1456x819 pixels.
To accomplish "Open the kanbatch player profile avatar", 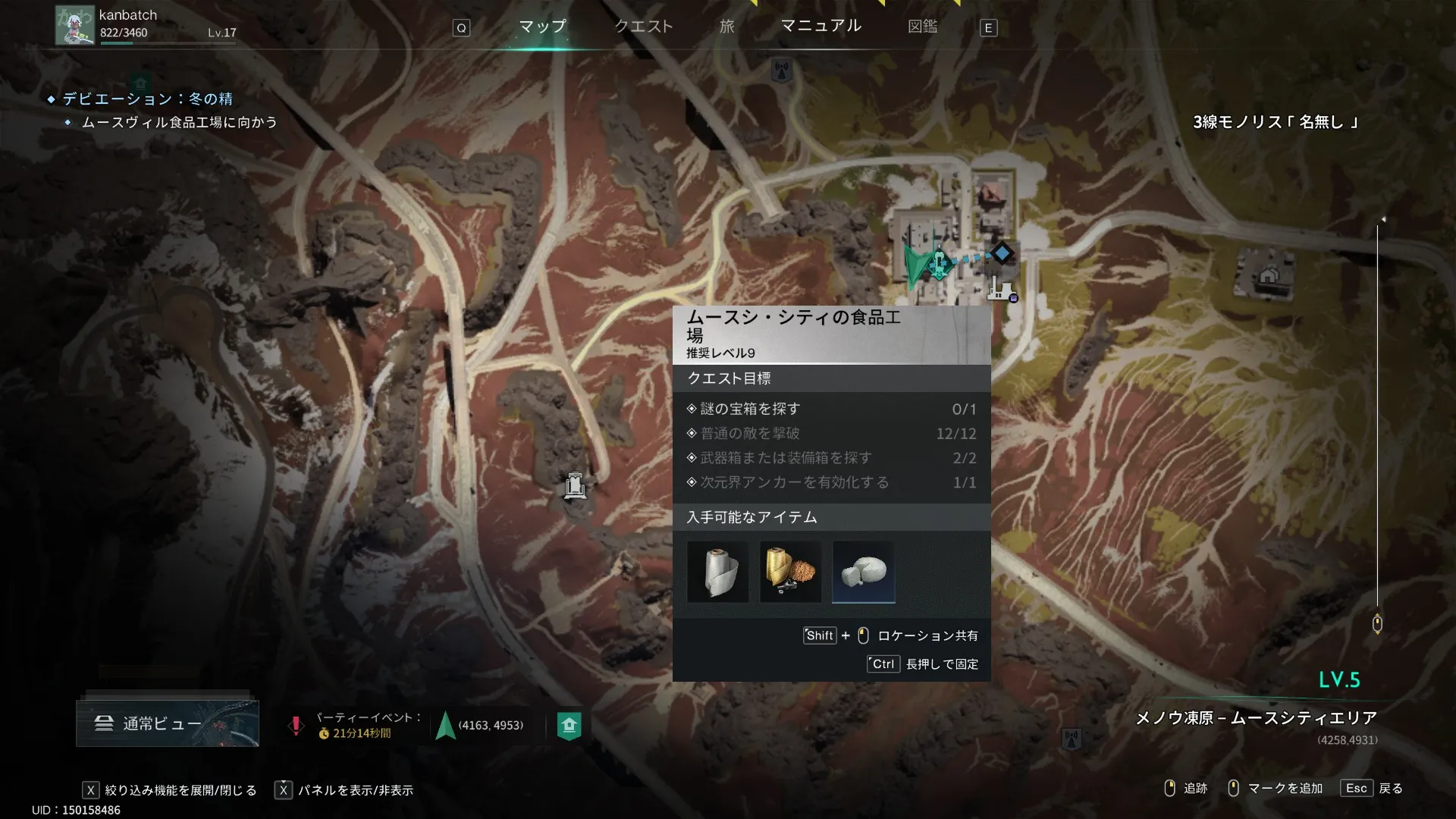I will point(75,26).
